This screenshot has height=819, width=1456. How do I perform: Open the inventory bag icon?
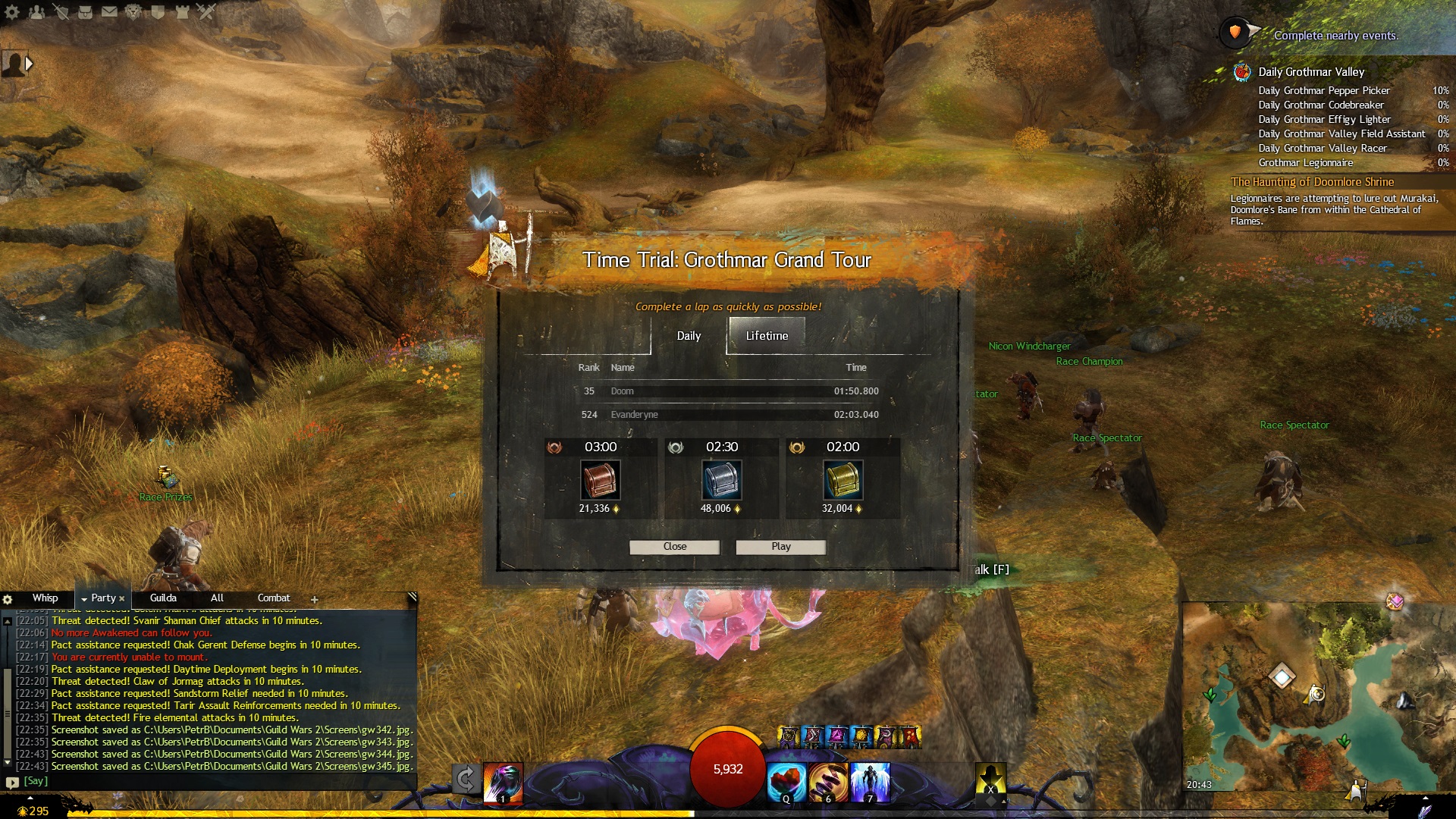[85, 11]
